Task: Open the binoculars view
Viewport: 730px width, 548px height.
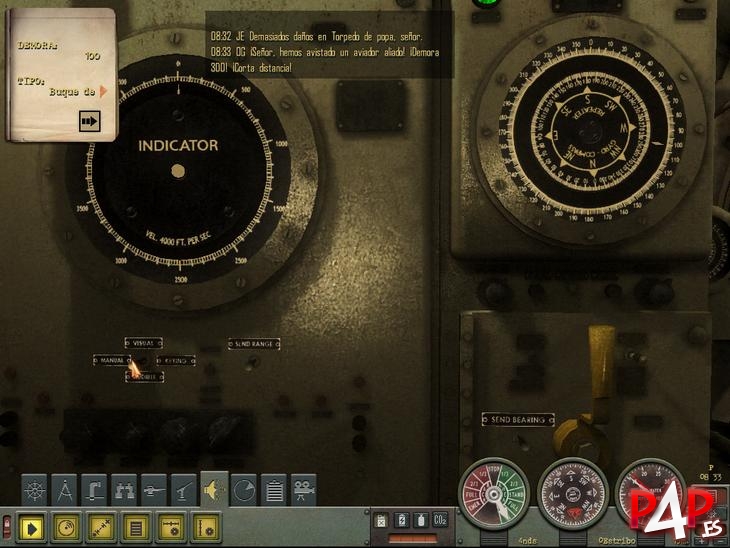Action: pos(125,489)
